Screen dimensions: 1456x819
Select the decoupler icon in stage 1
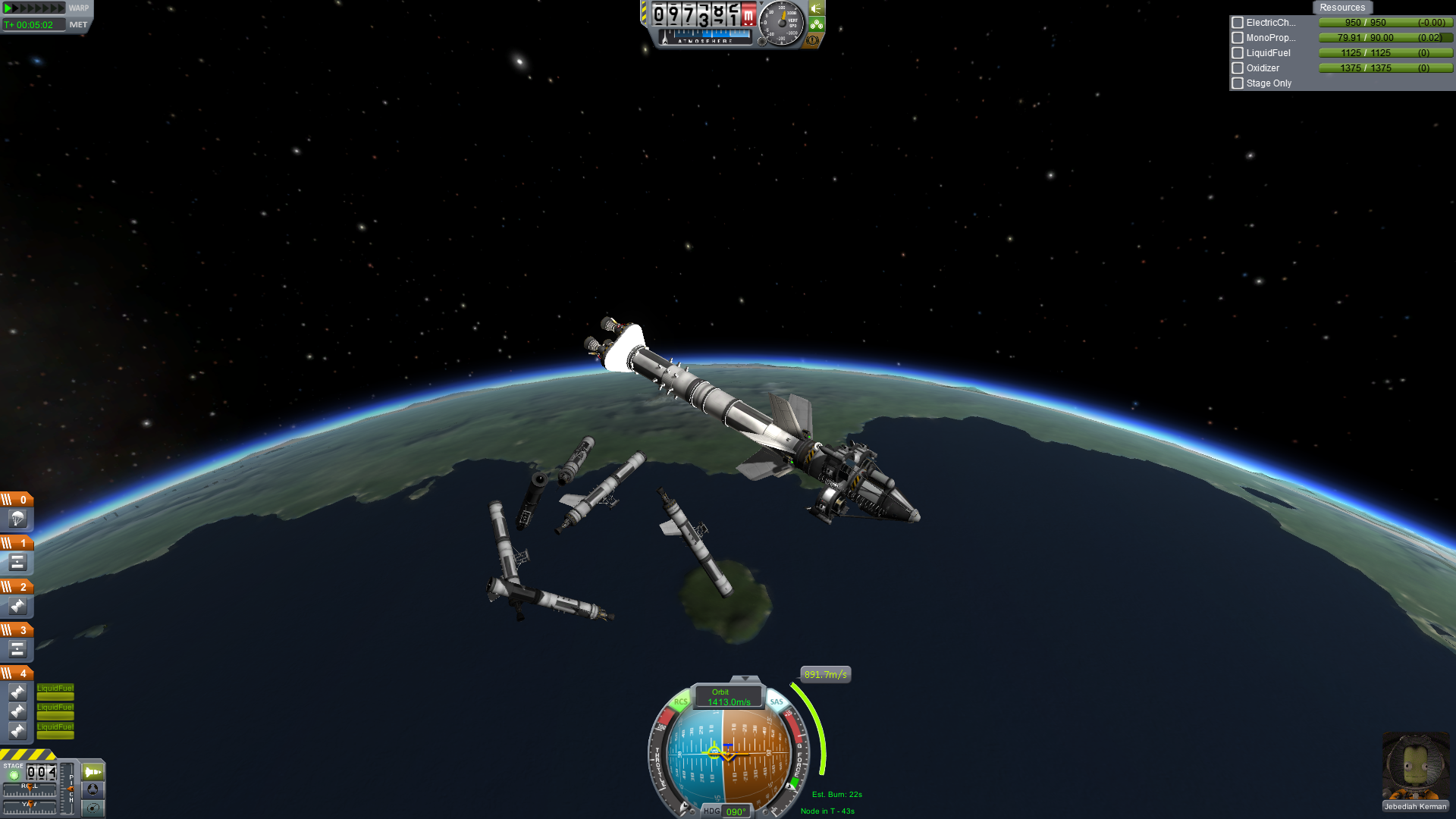[17, 563]
